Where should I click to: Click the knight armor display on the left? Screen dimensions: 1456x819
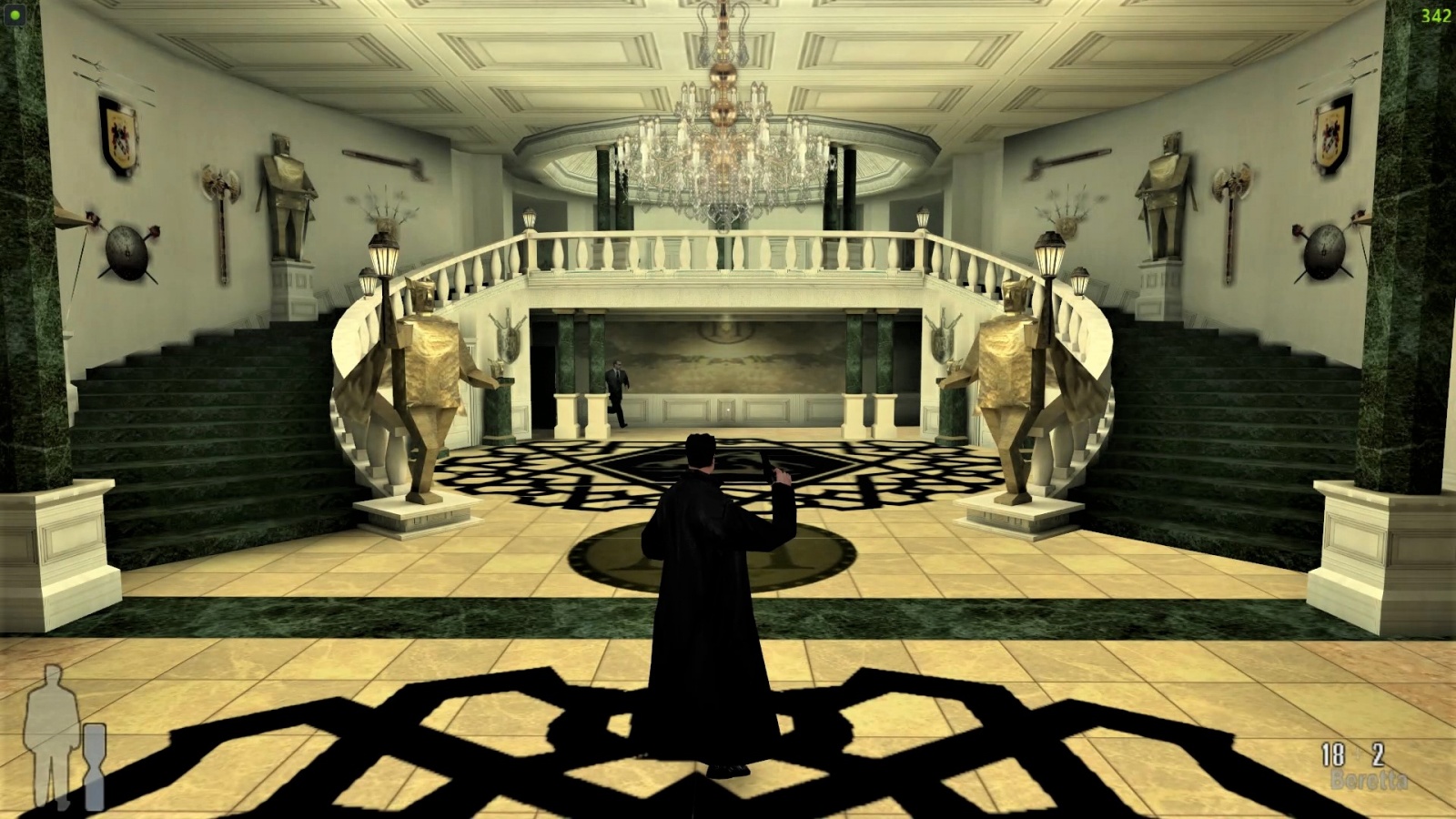tap(285, 191)
